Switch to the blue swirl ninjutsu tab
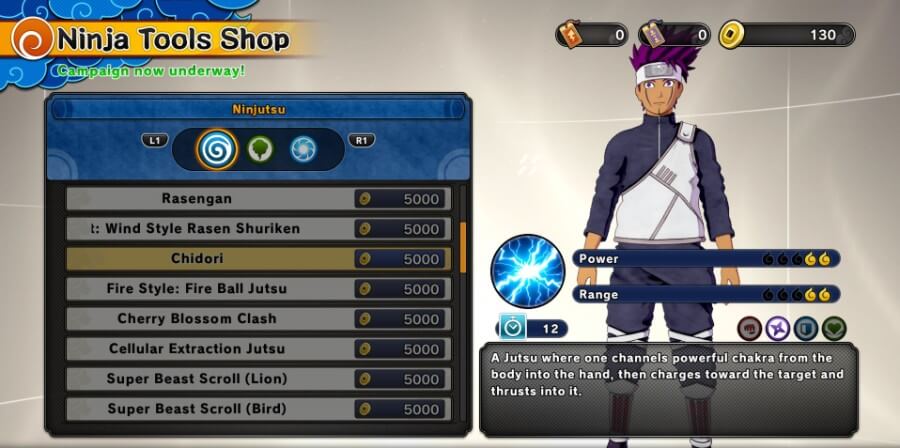 pyautogui.click(x=217, y=149)
